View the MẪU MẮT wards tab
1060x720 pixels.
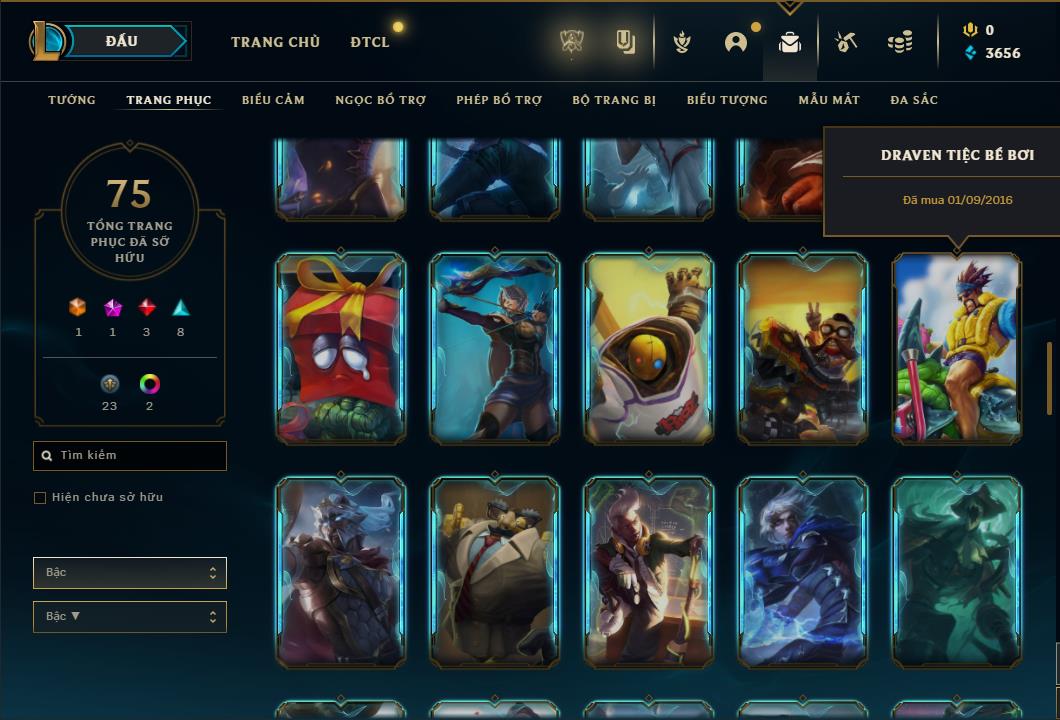click(829, 100)
